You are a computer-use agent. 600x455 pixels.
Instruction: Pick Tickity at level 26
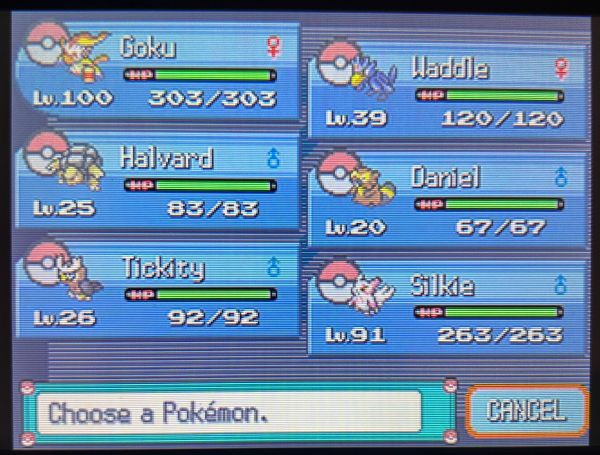tap(160, 292)
